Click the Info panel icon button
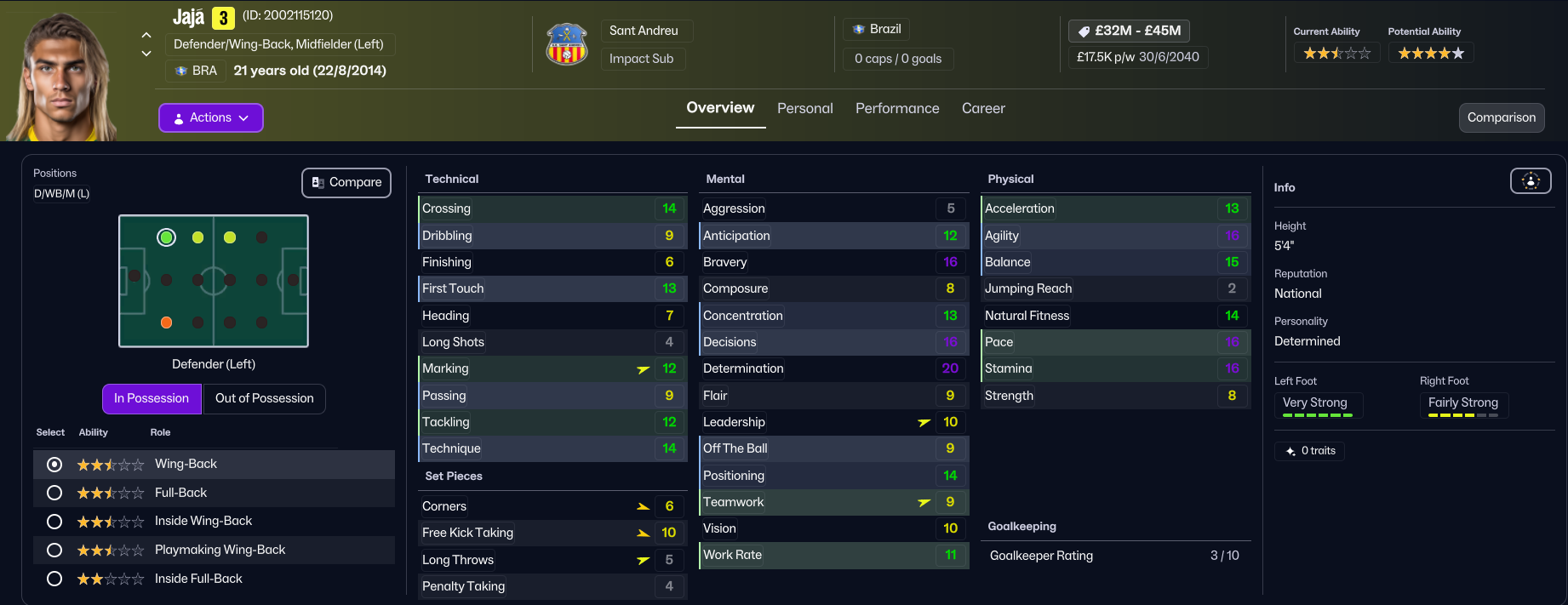This screenshot has width=1568, height=605. pos(1530,180)
